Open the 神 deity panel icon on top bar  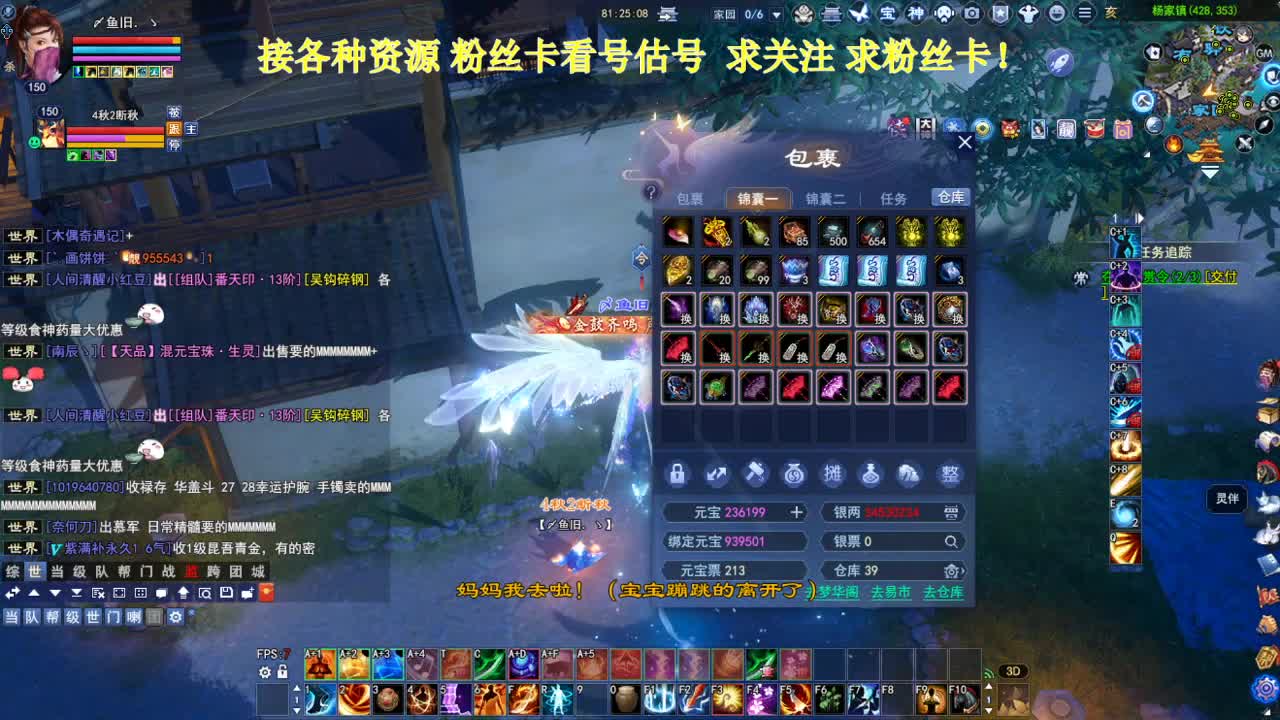[915, 14]
